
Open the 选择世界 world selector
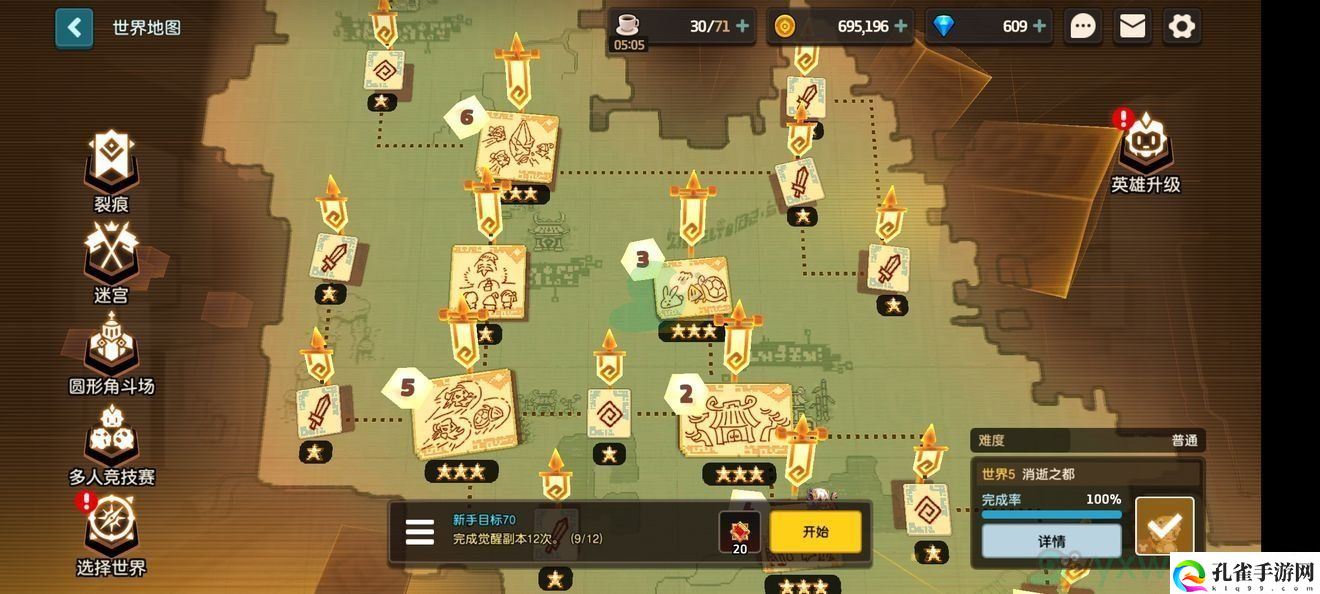coord(111,533)
